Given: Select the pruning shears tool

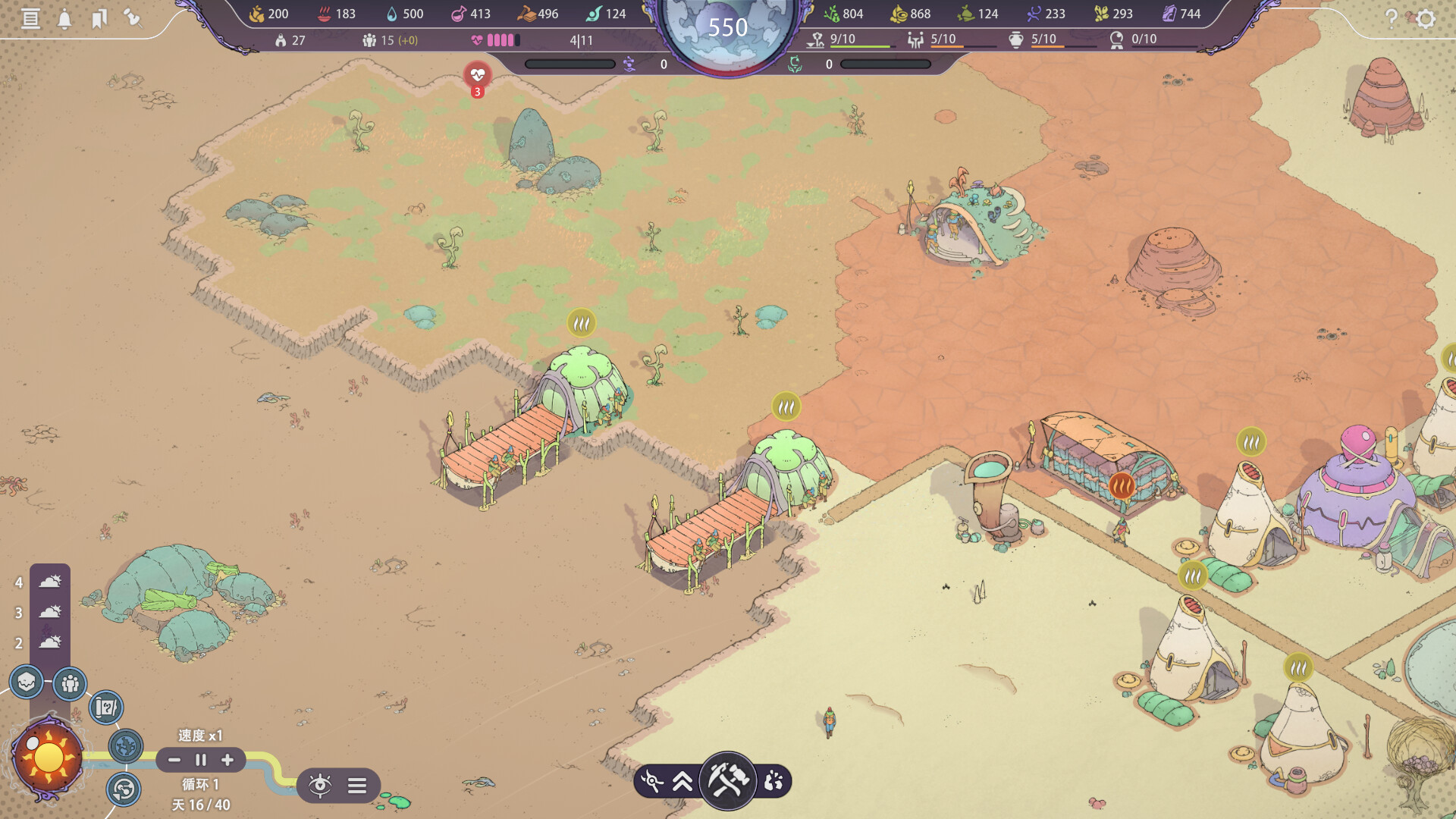Looking at the screenshot, I should coord(651,781).
